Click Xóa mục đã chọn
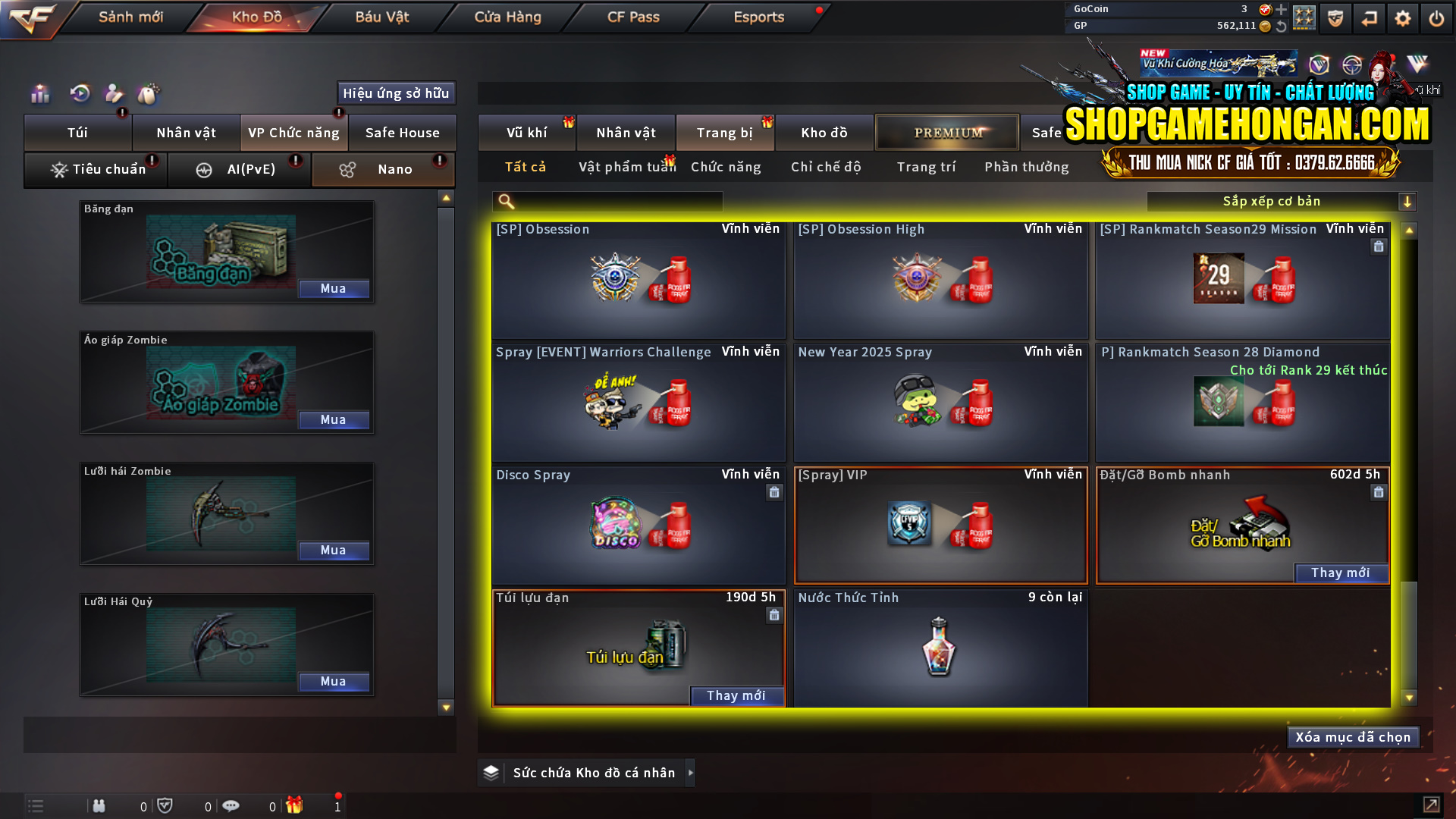The height and width of the screenshot is (819, 1456). [1353, 736]
